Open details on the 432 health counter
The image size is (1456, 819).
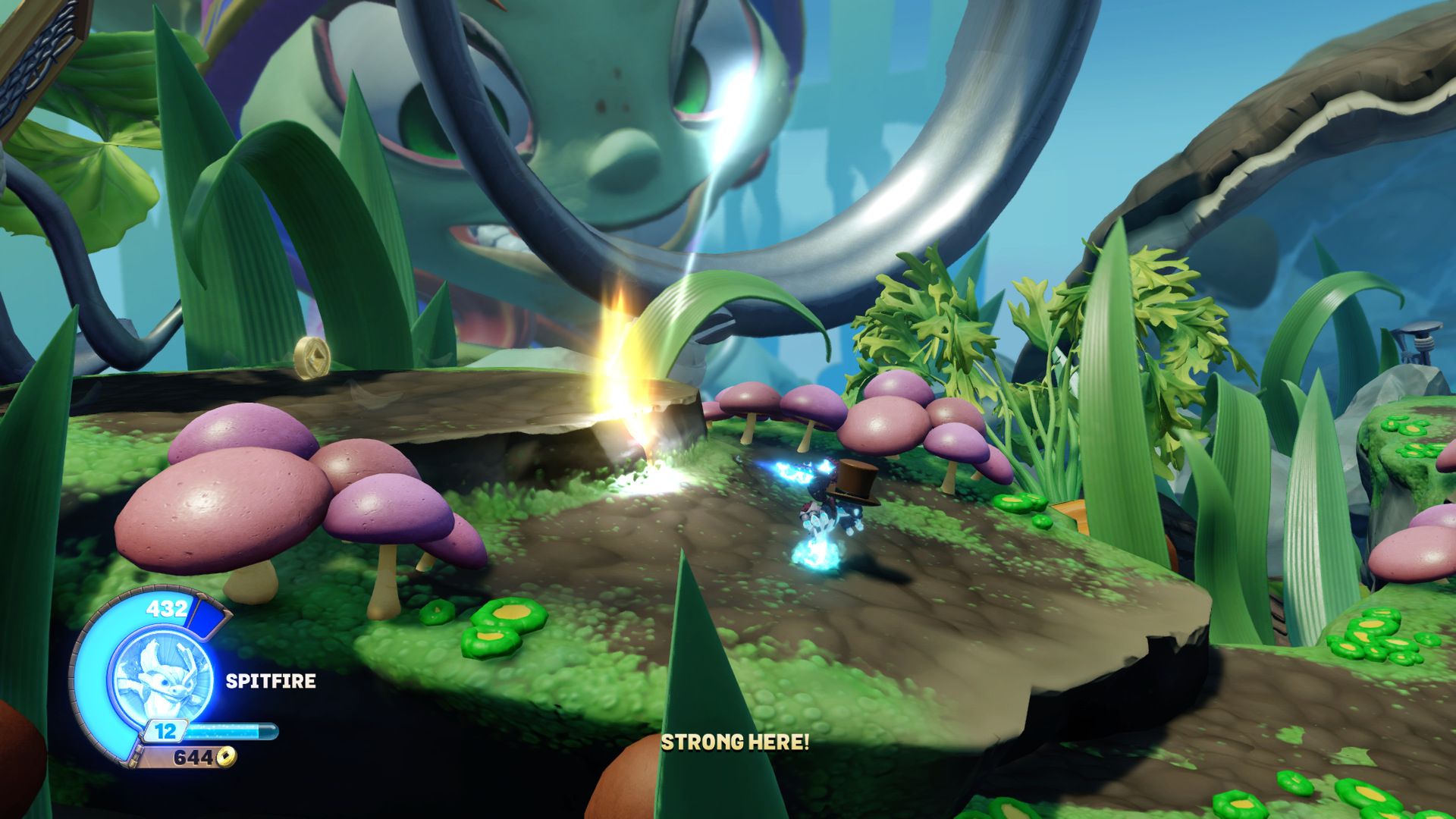coord(167,609)
